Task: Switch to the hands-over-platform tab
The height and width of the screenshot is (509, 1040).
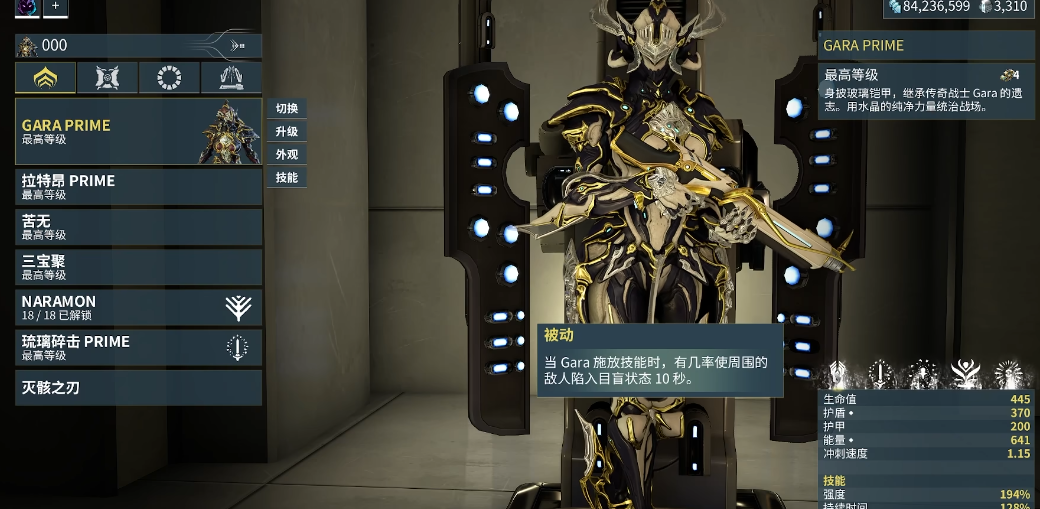Action: click(231, 78)
